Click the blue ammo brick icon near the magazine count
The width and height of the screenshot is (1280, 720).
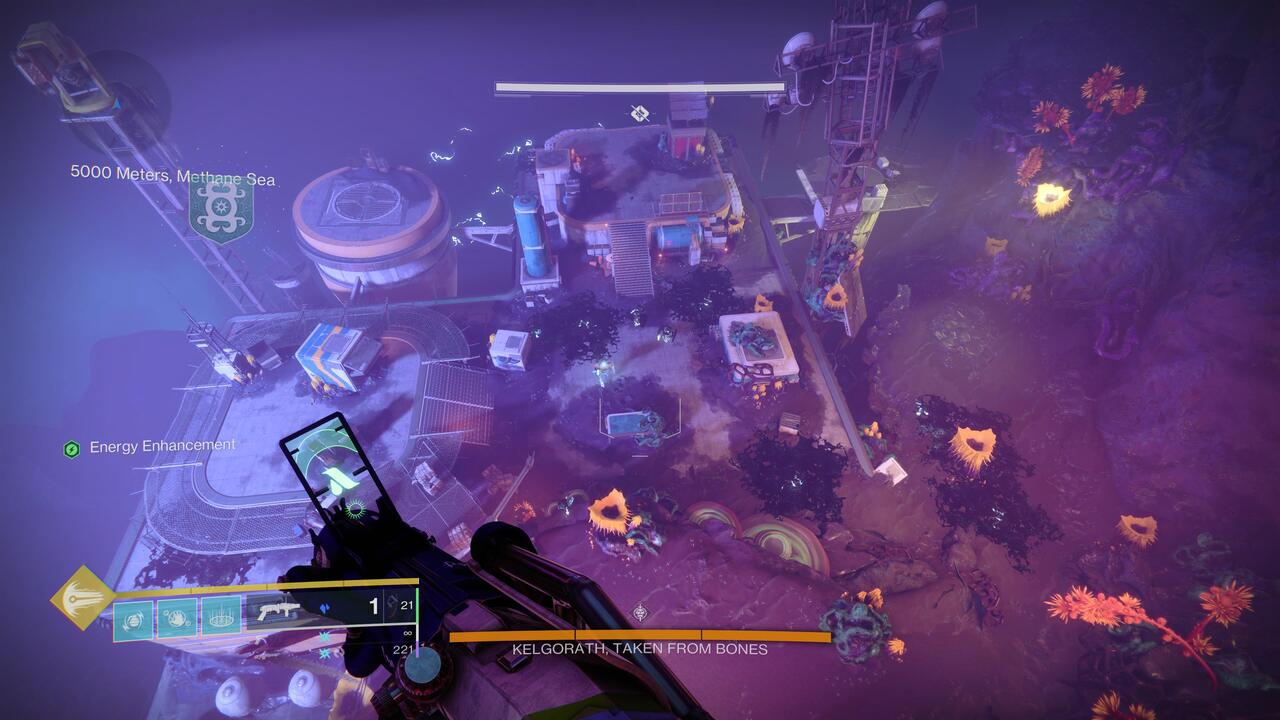click(x=323, y=606)
